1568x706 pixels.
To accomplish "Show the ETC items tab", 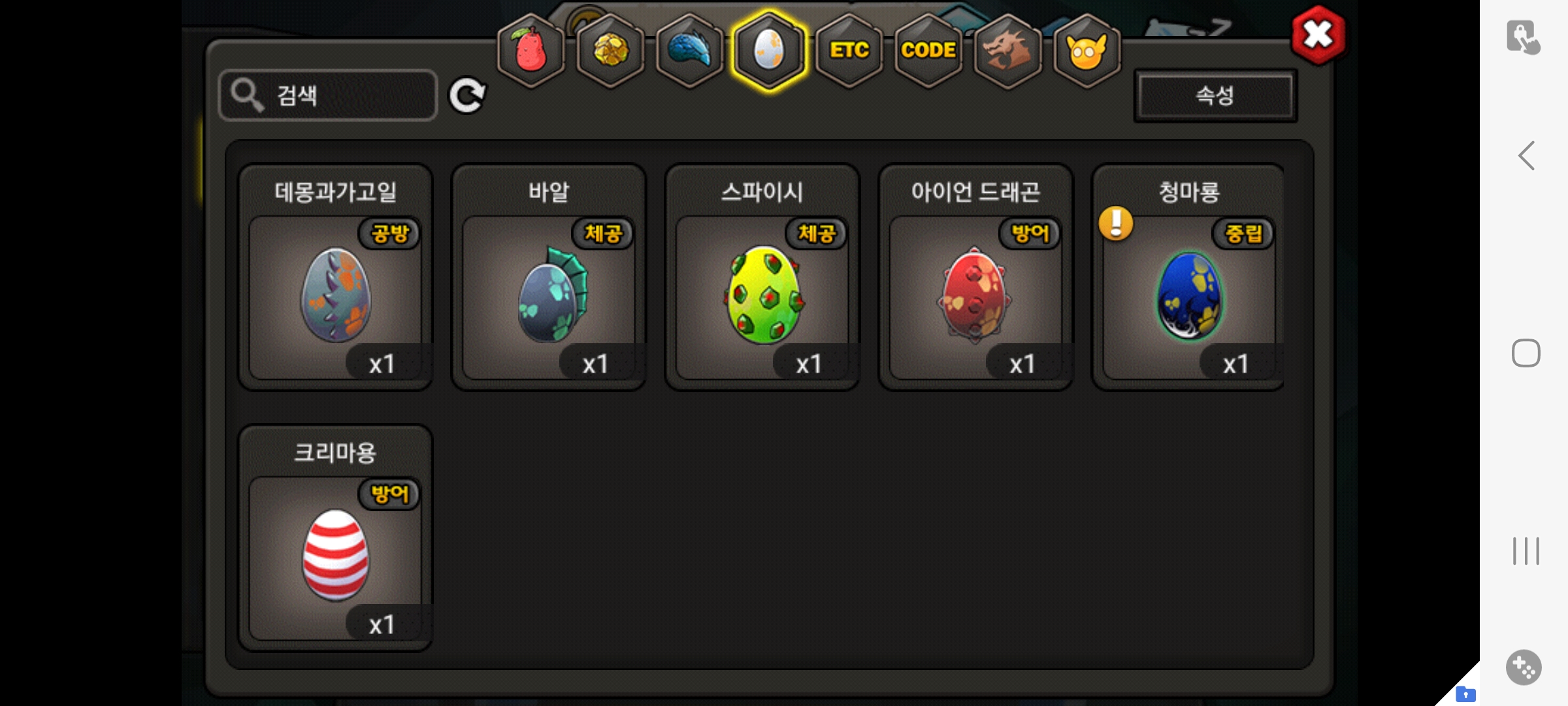I will (x=849, y=50).
